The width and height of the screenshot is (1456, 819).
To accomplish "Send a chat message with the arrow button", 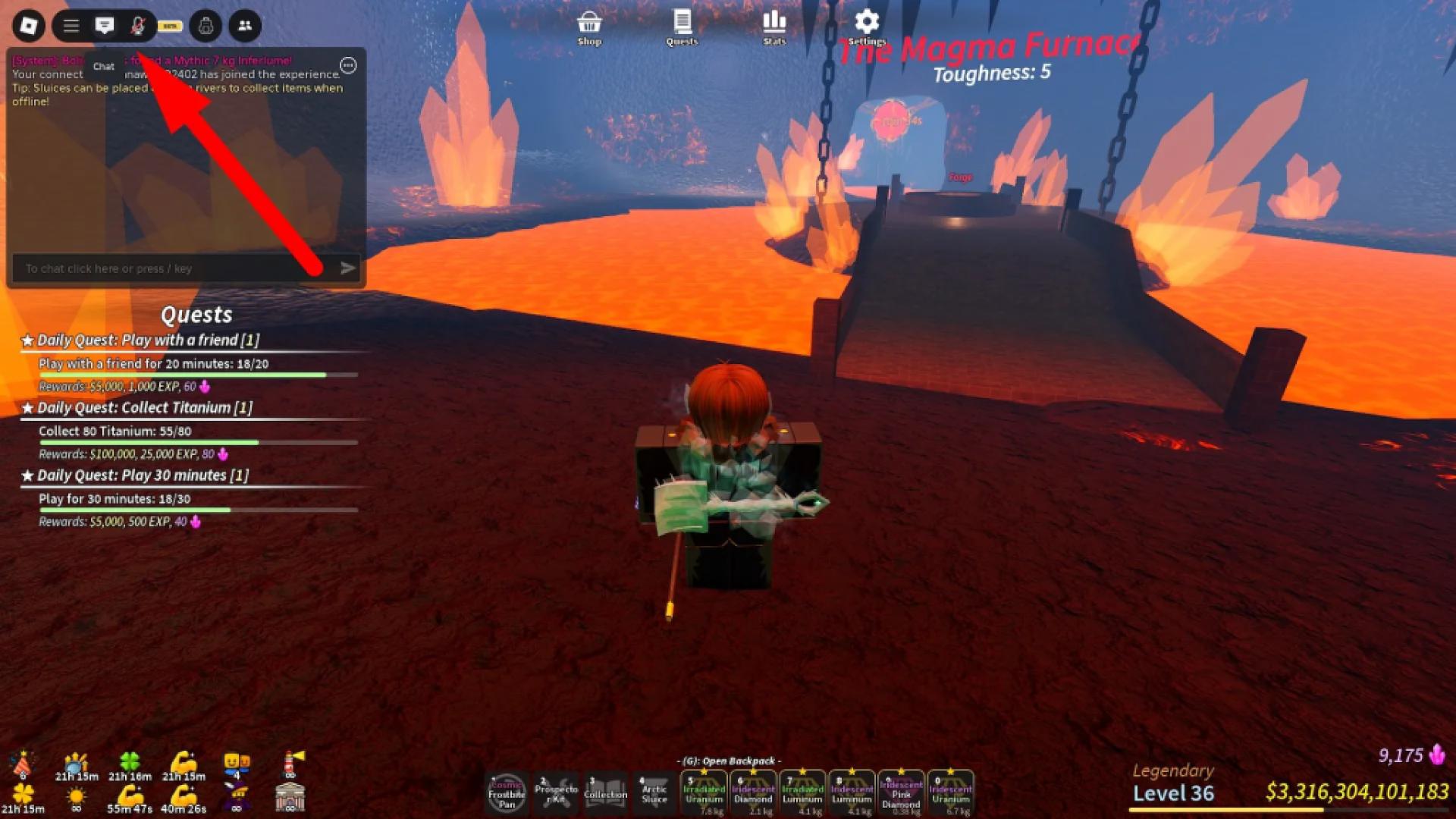I will [348, 268].
